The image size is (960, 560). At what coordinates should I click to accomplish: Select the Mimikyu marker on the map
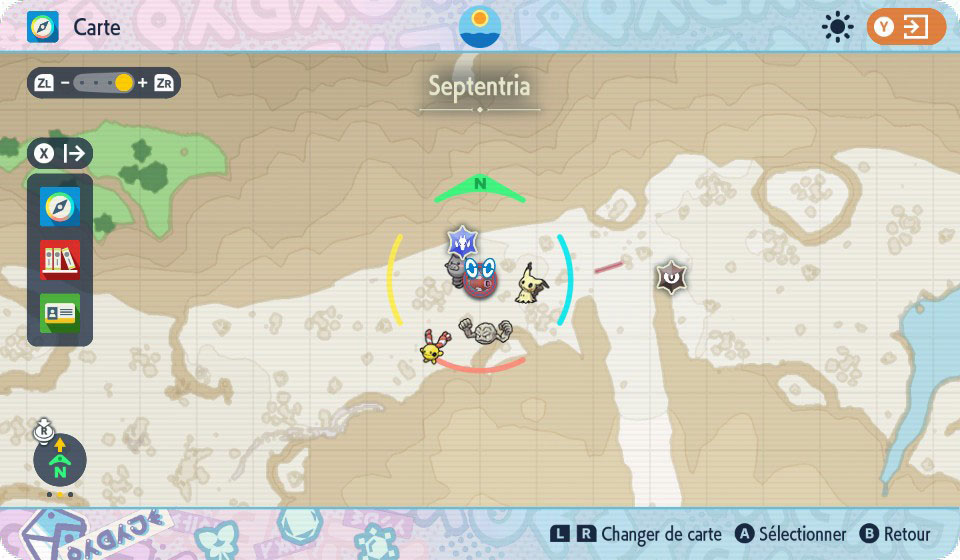click(x=530, y=284)
